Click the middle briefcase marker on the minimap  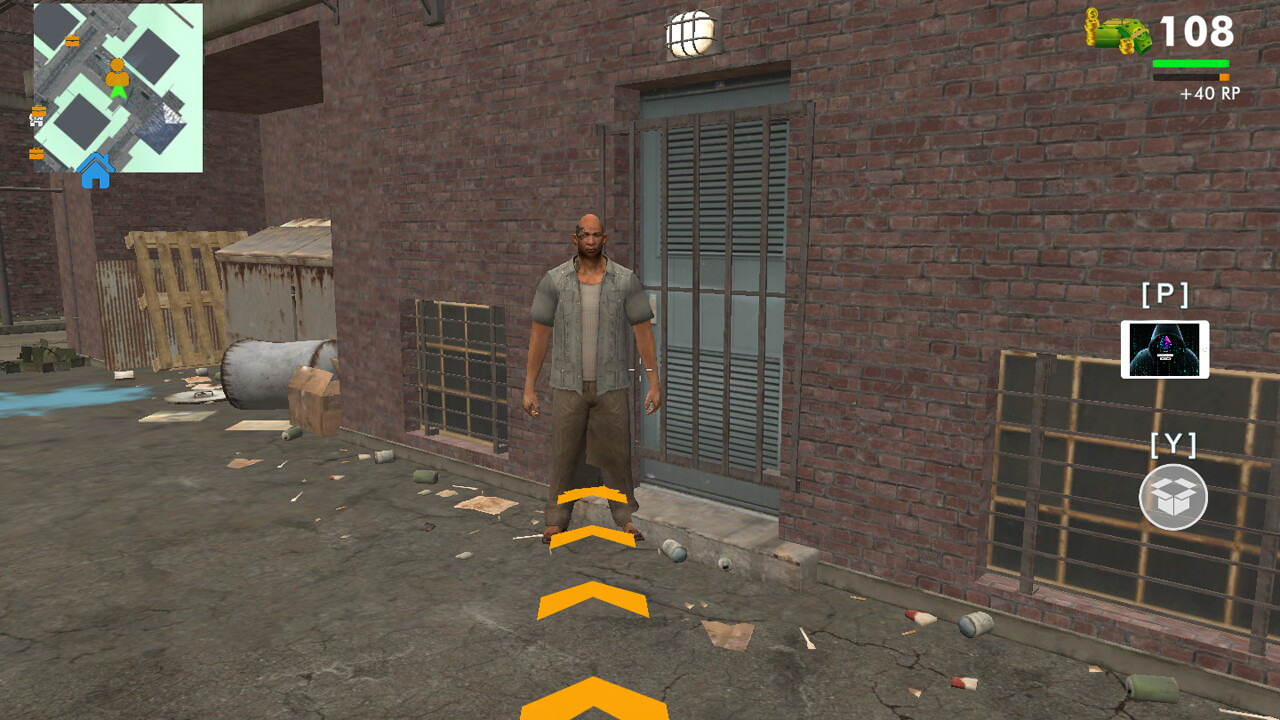[x=39, y=110]
